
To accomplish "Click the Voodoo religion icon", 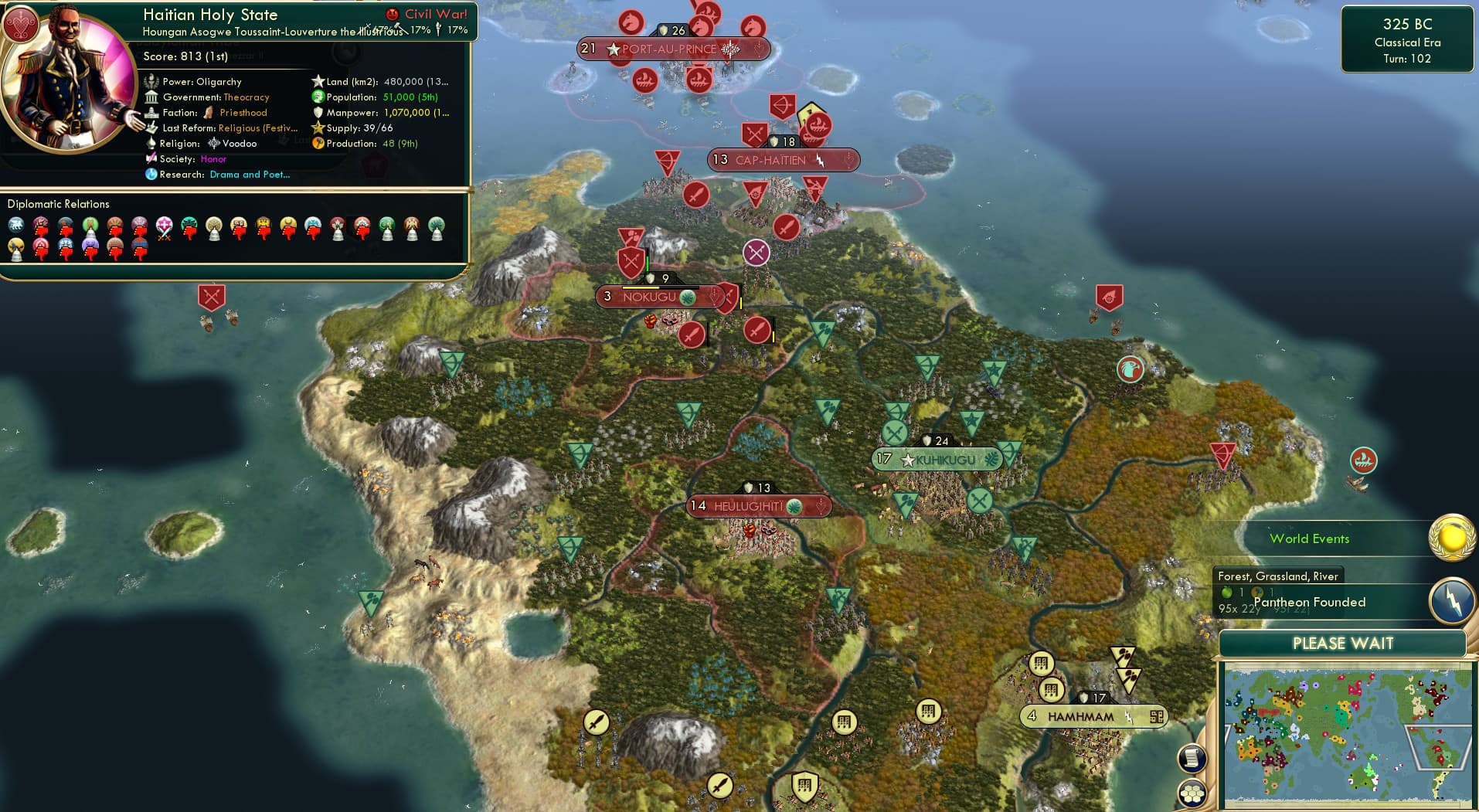I will pos(215,144).
